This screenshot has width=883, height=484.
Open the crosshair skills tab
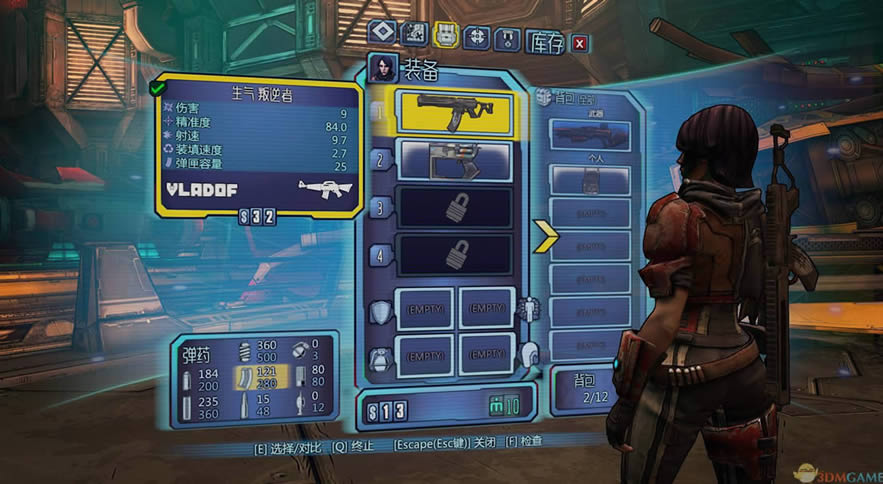479,37
